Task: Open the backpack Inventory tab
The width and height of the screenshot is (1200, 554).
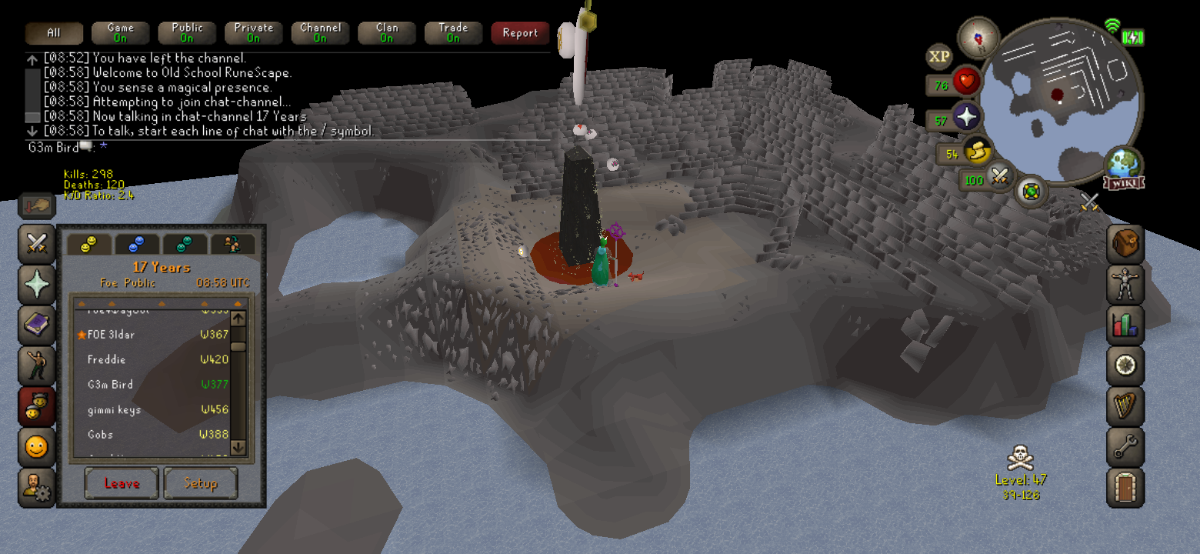Action: click(1125, 243)
